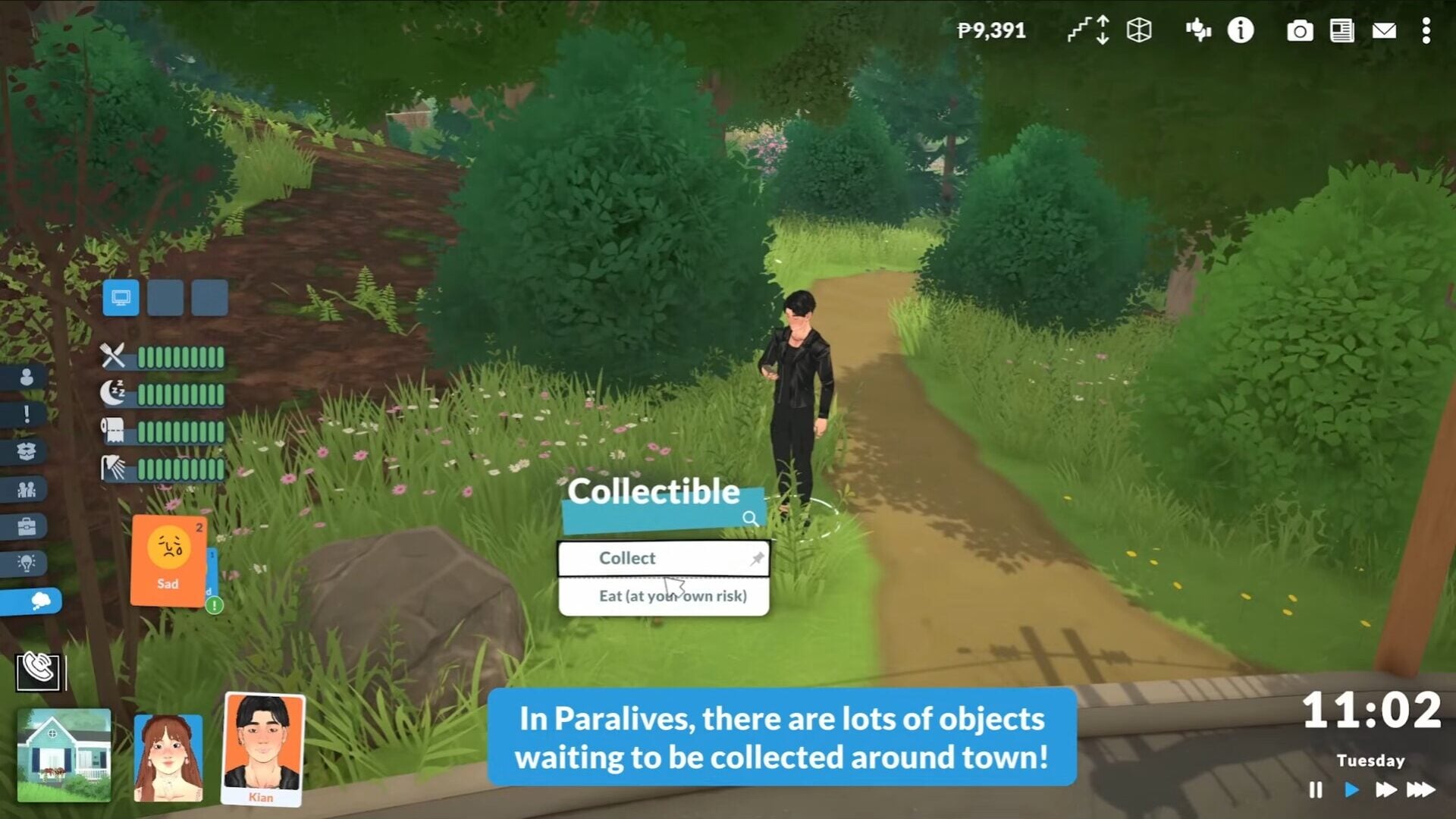Open build mode cube icon
The width and height of the screenshot is (1456, 819).
click(x=1139, y=31)
